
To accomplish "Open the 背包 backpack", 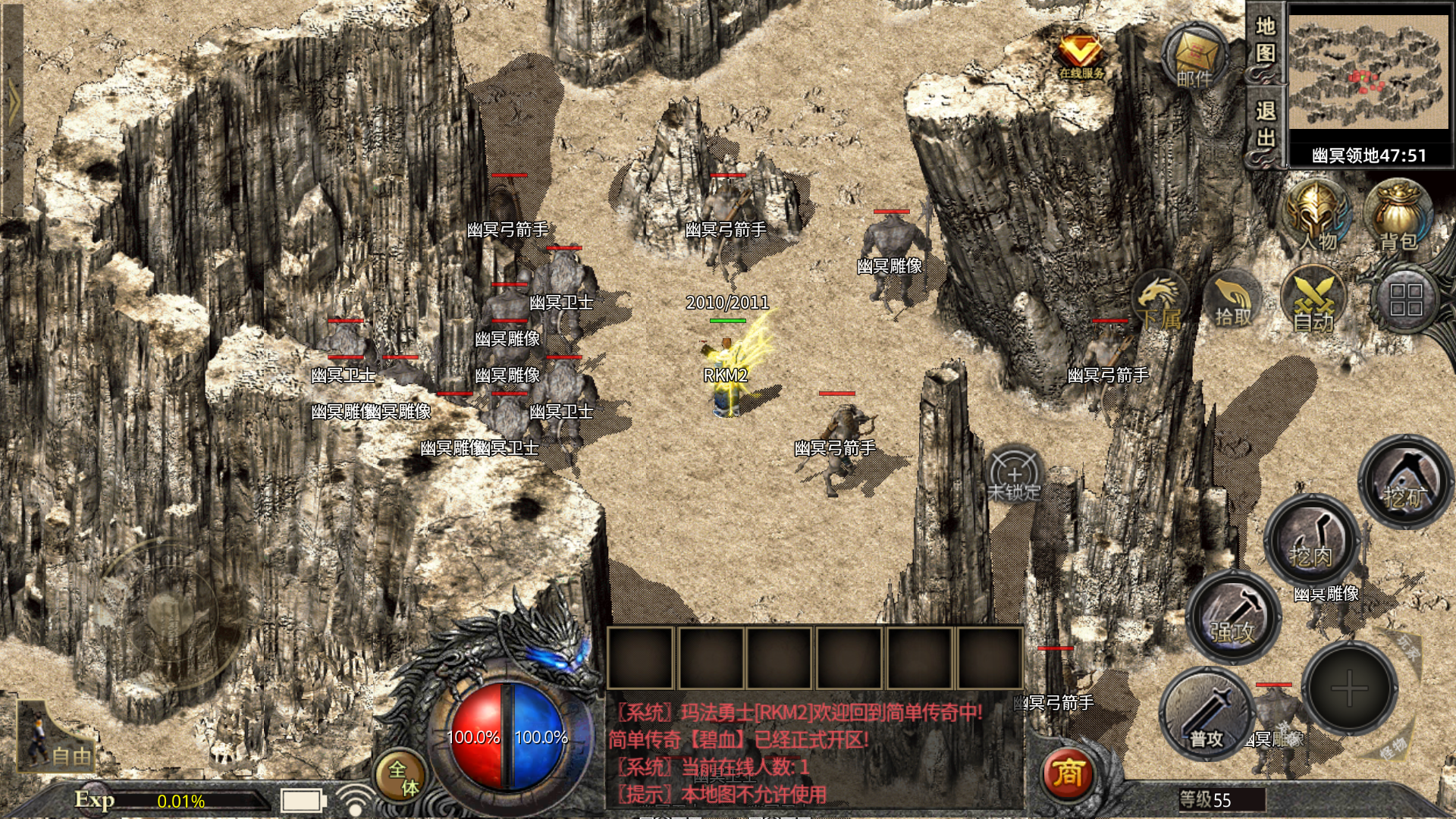I will [x=1398, y=218].
